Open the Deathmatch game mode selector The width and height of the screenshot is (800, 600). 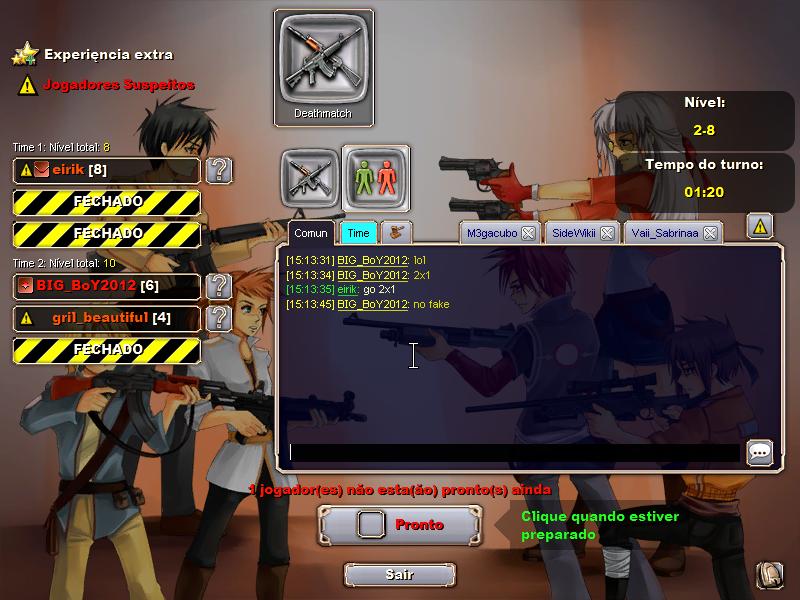point(323,67)
